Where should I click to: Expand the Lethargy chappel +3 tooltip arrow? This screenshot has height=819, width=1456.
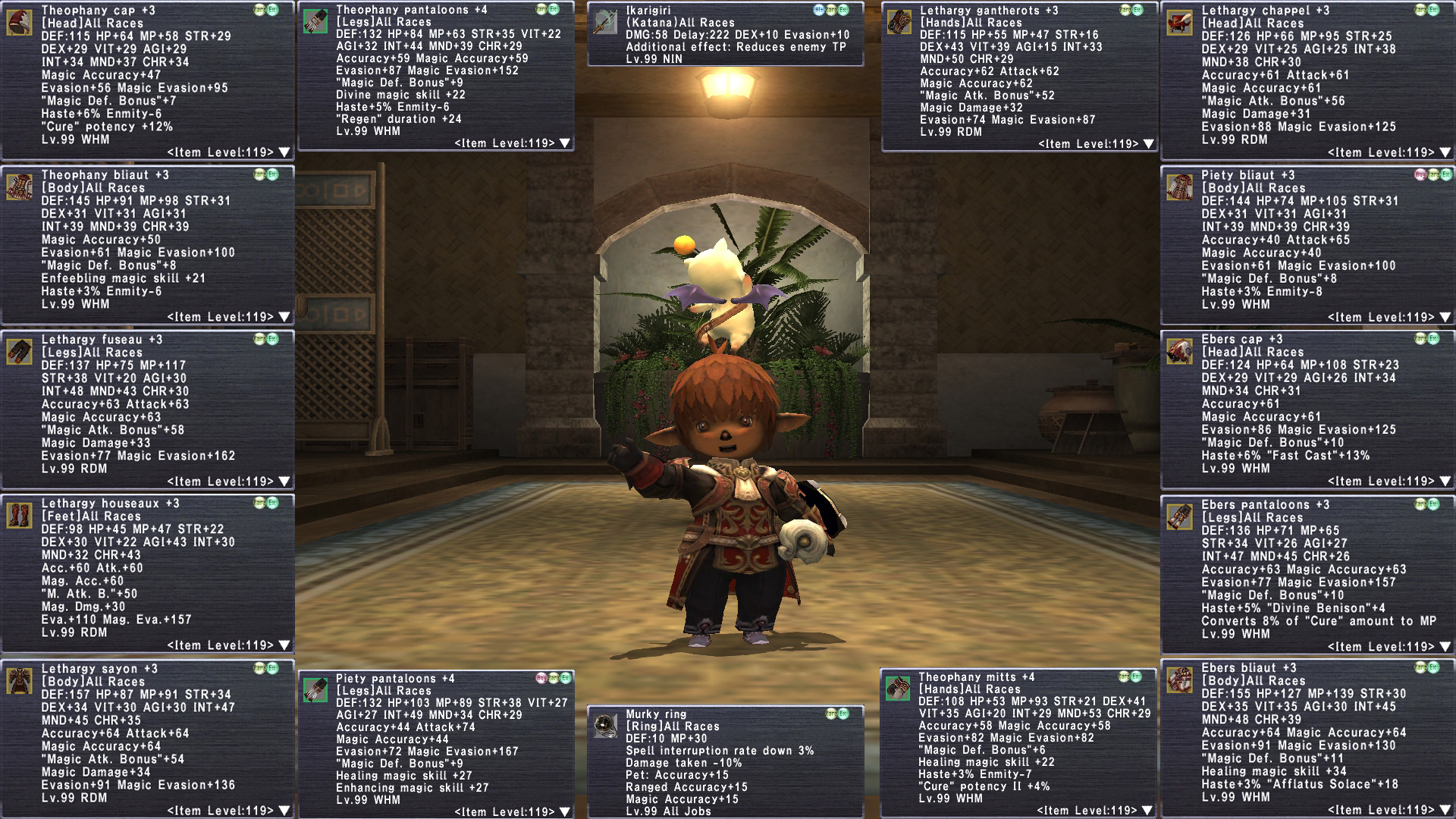tap(1445, 152)
